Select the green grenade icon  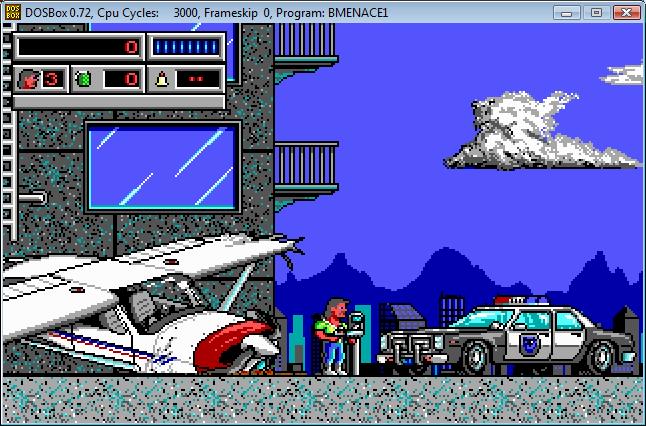(84, 78)
